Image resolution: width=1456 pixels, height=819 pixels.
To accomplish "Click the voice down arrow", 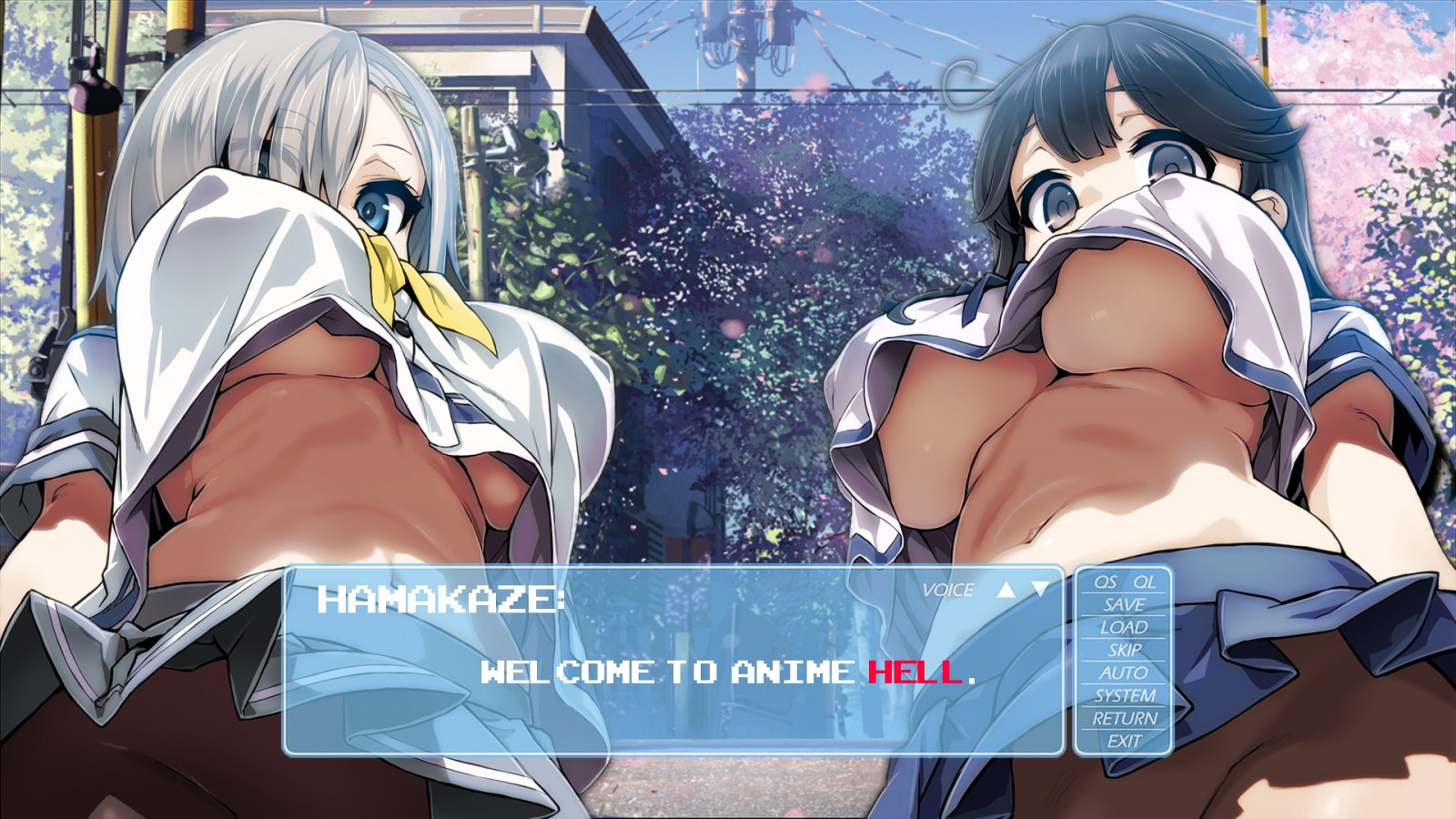I will (1040, 589).
